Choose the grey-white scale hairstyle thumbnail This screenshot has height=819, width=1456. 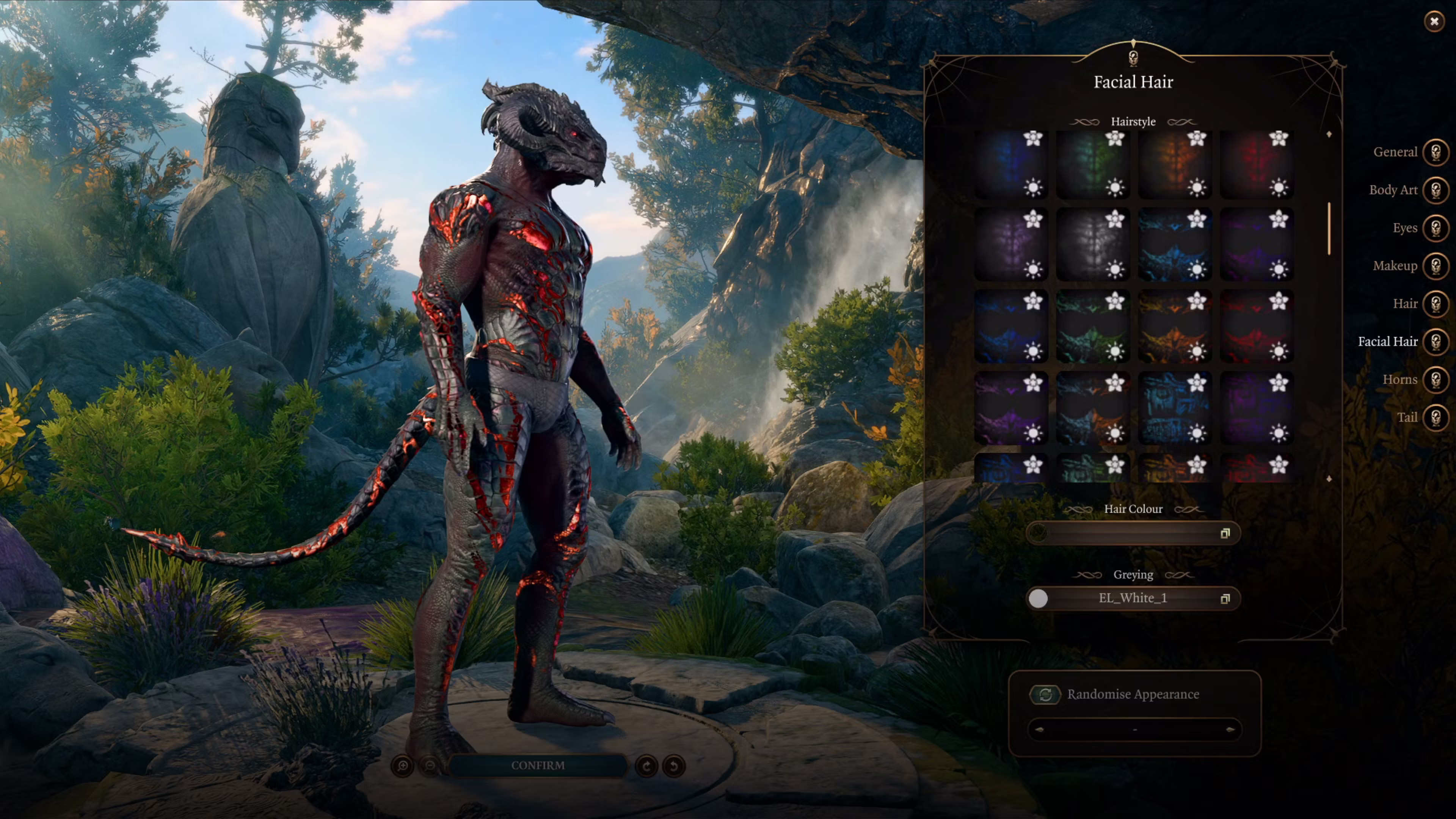1092,245
